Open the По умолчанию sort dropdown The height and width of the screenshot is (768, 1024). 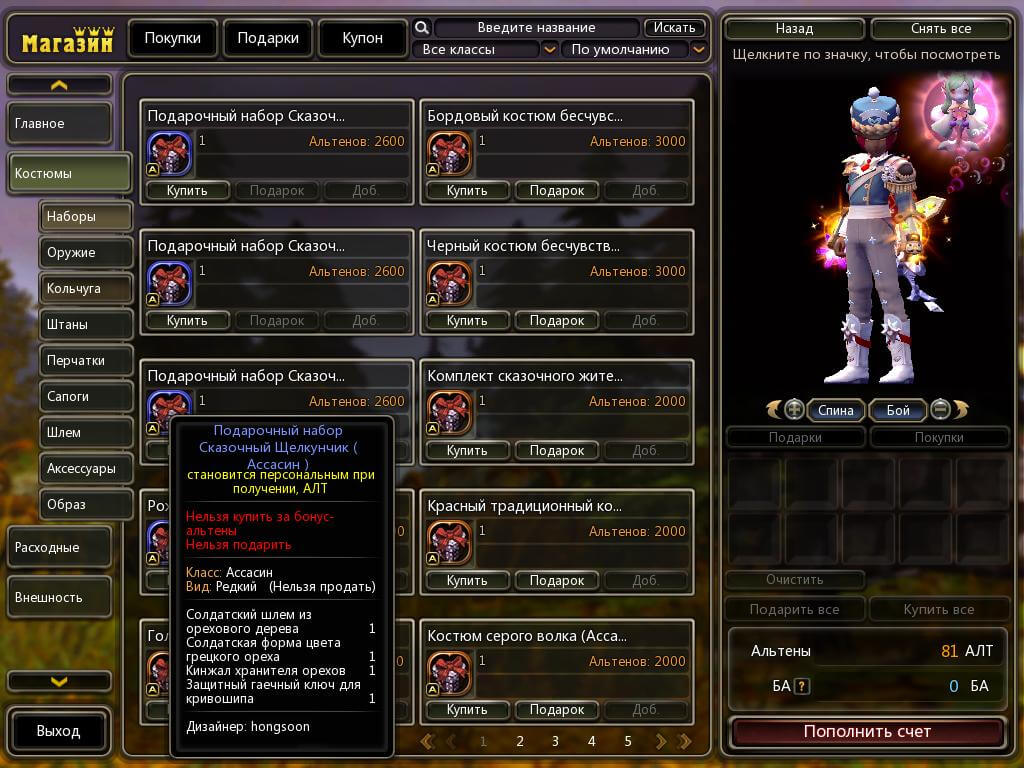(633, 49)
